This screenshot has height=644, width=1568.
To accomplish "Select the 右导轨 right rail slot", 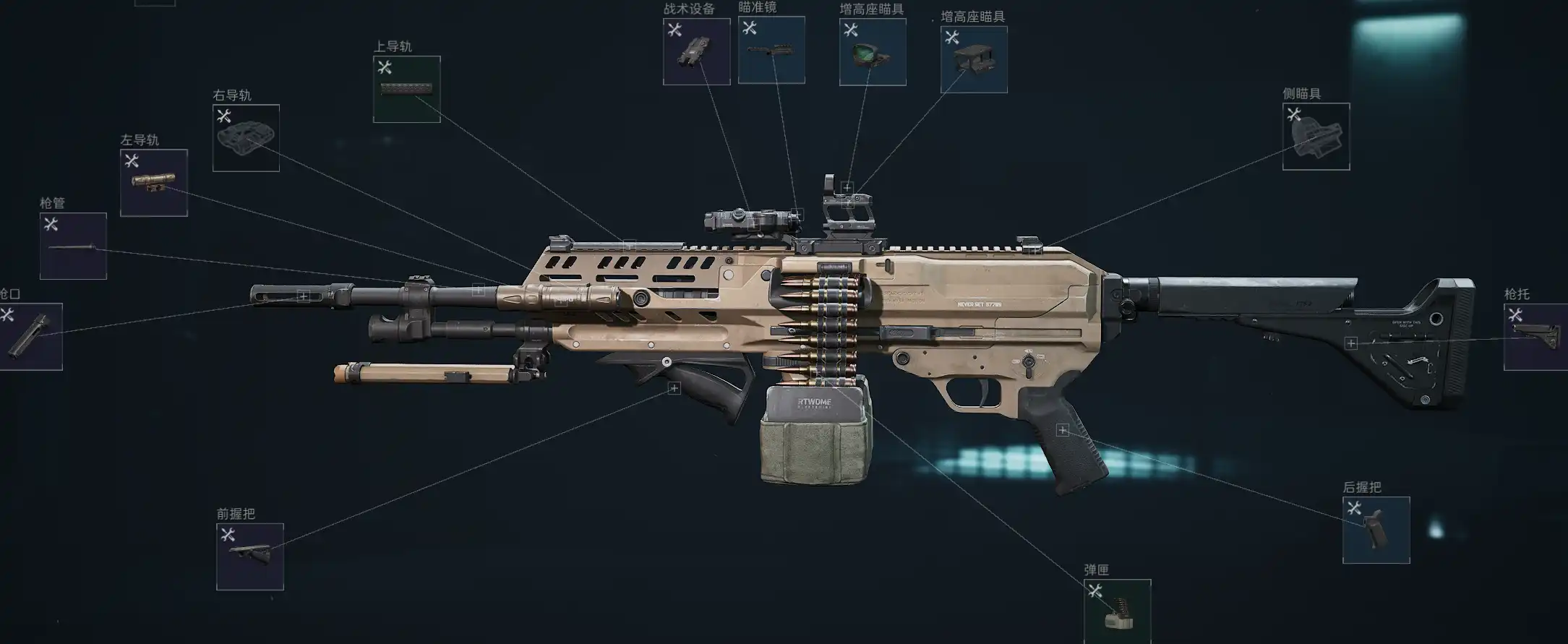I will [x=246, y=138].
